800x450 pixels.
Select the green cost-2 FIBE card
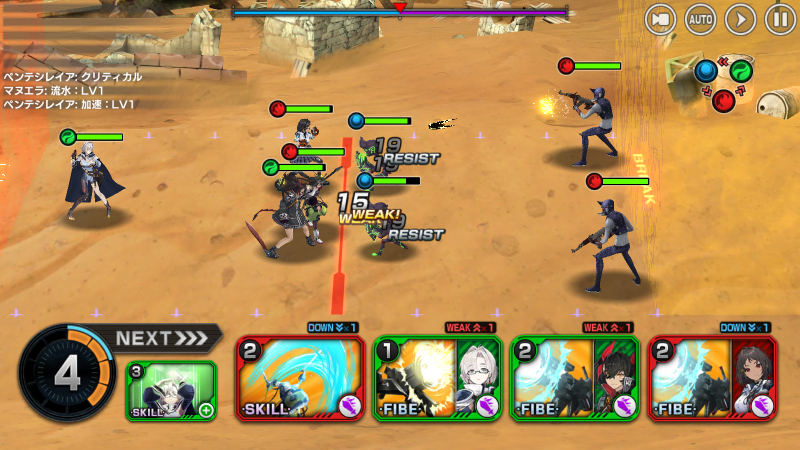click(575, 379)
